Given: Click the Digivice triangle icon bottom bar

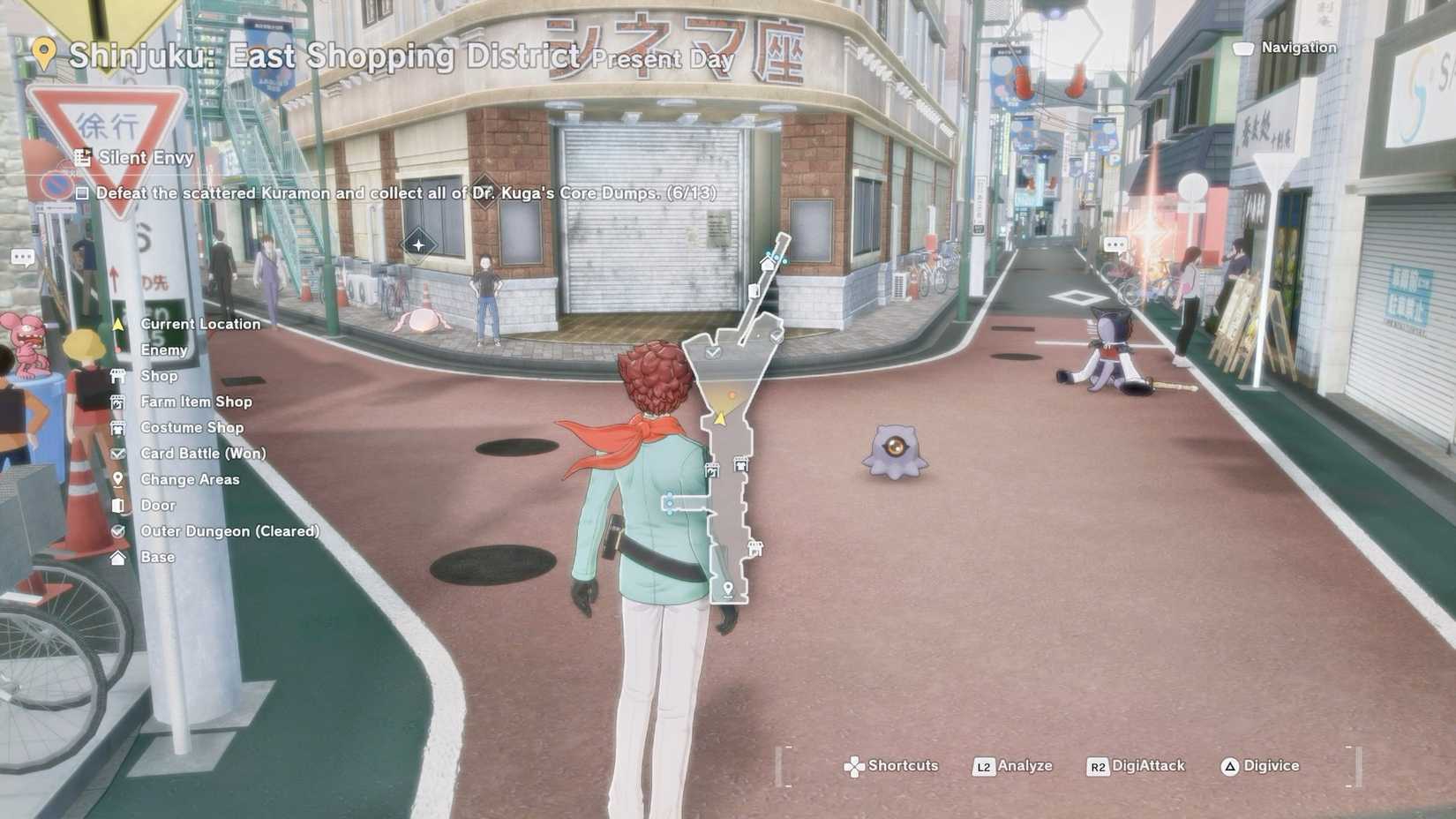Looking at the screenshot, I should 1230,766.
